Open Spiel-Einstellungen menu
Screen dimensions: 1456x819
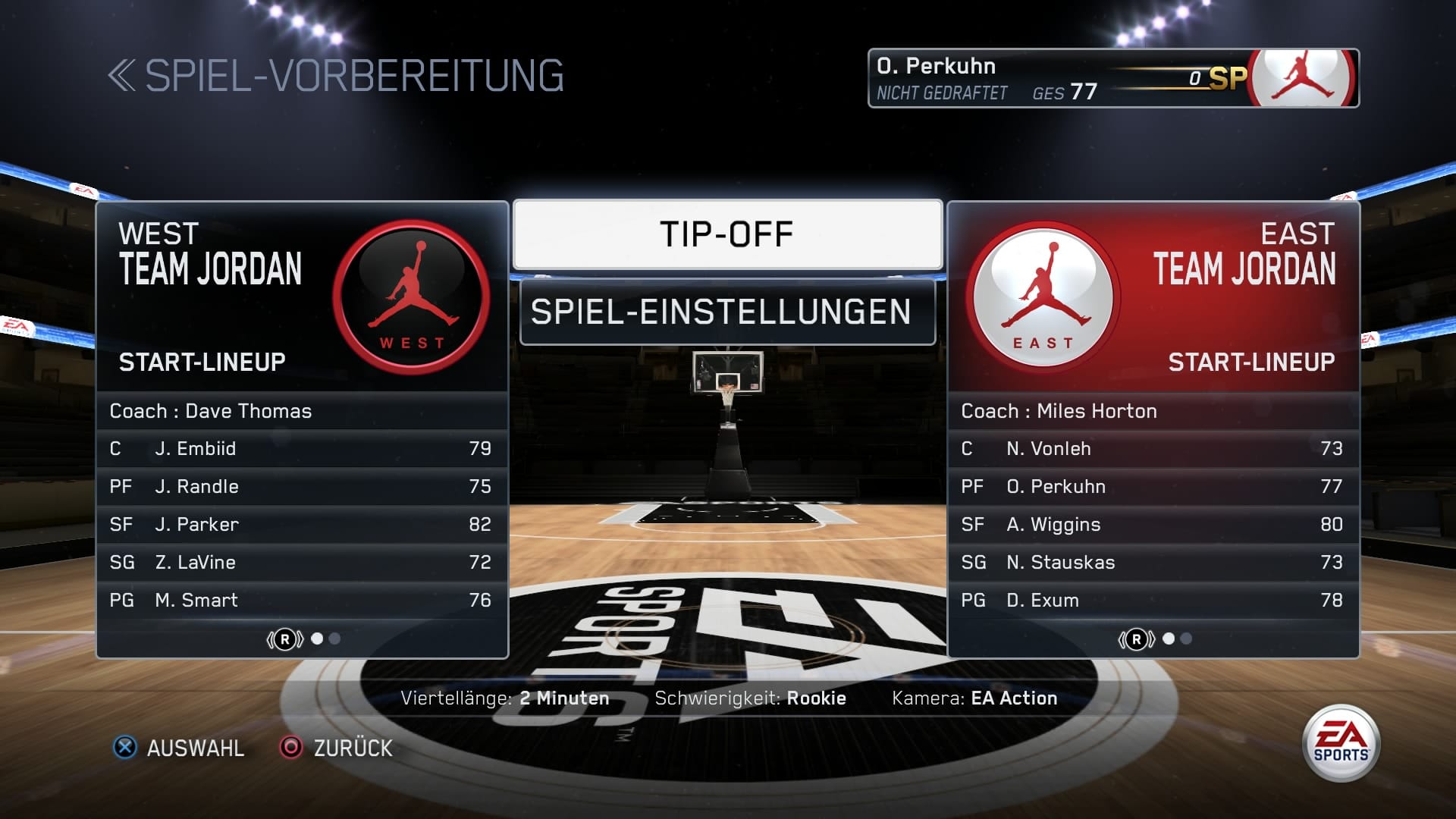point(727,312)
